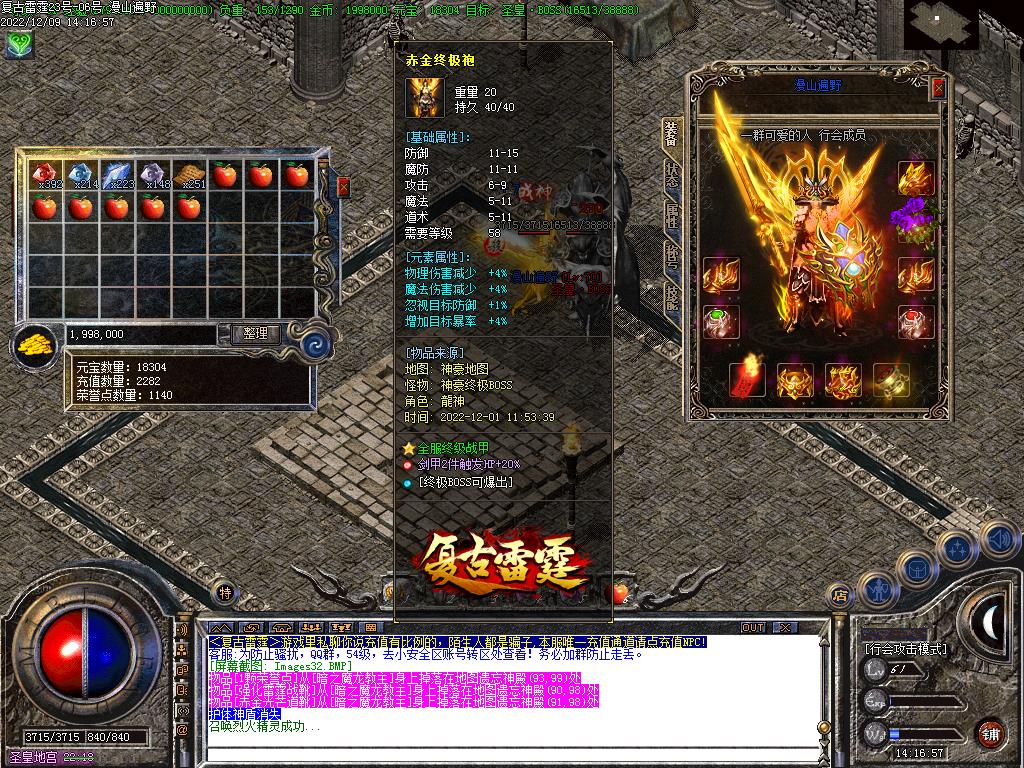The height and width of the screenshot is (768, 1024).
Task: Choose the brown scroll stack x251
Action: coord(188,175)
